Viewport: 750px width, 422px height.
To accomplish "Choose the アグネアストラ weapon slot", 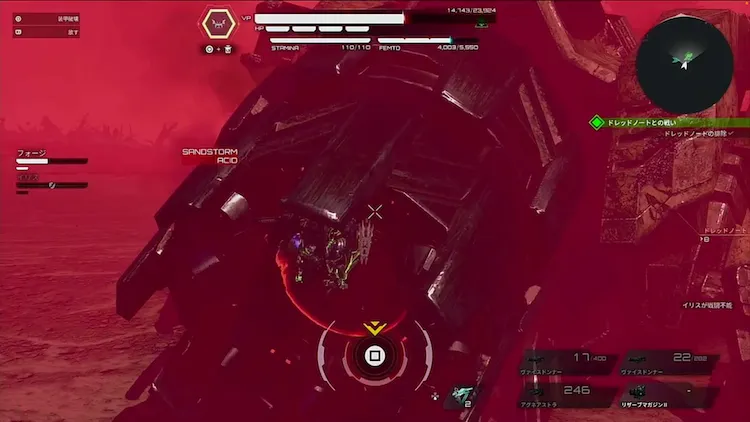I will point(572,394).
